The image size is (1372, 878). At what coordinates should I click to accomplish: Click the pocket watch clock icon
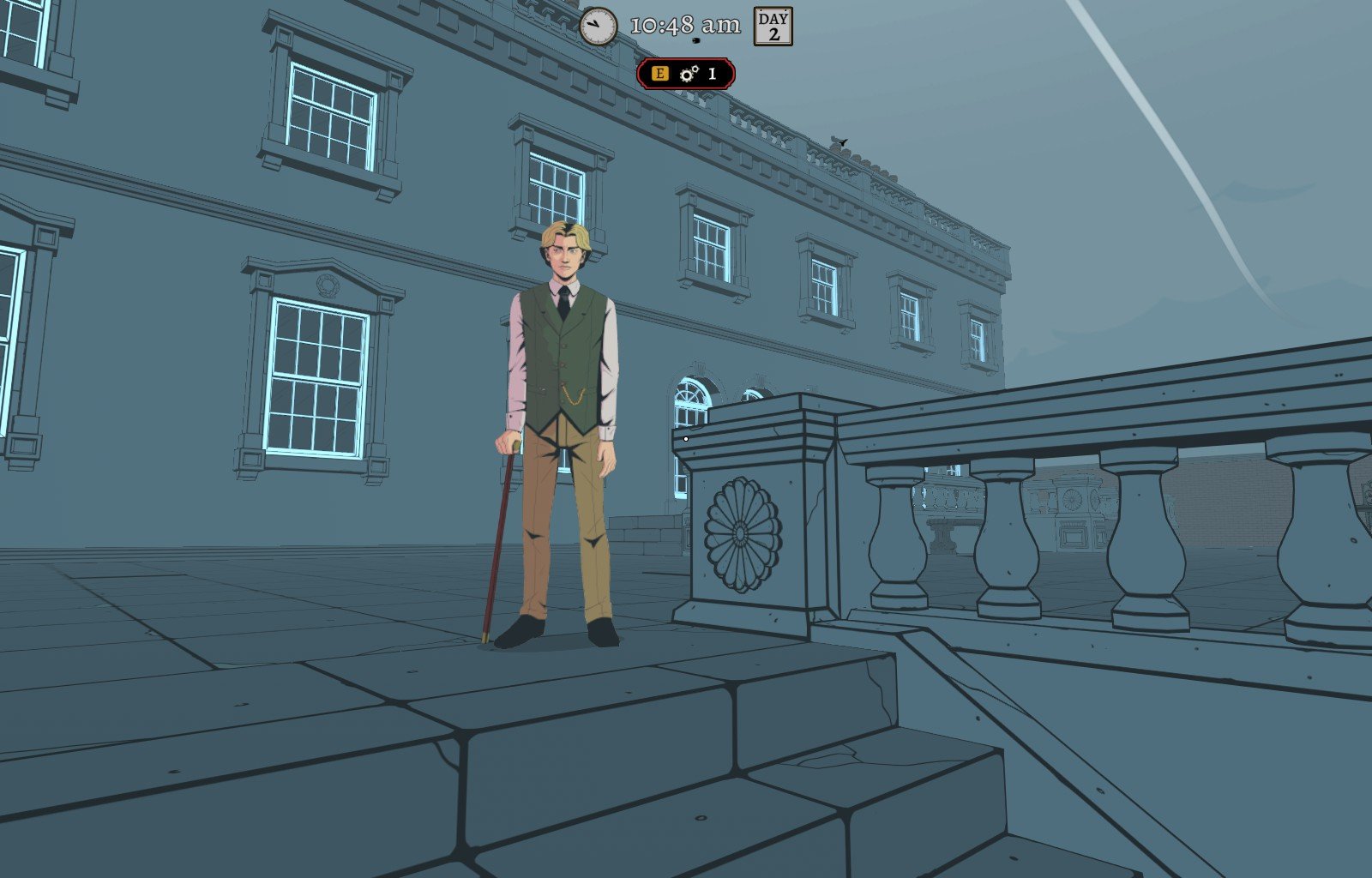point(598,27)
